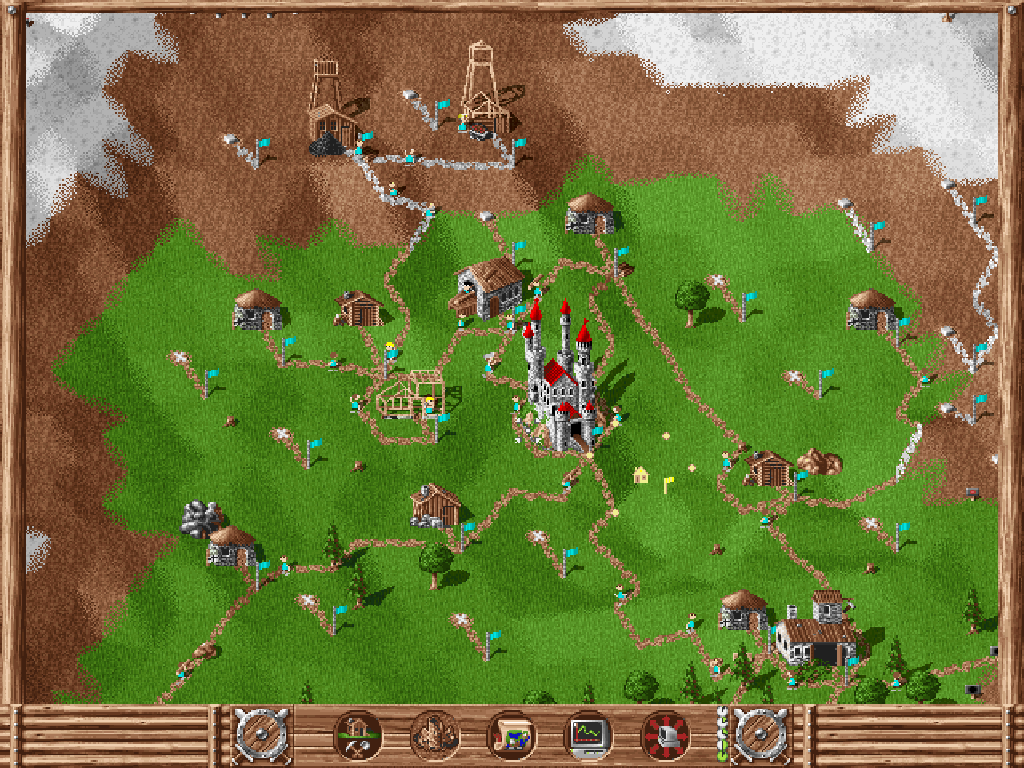Open the build menu hut icon

356,736
